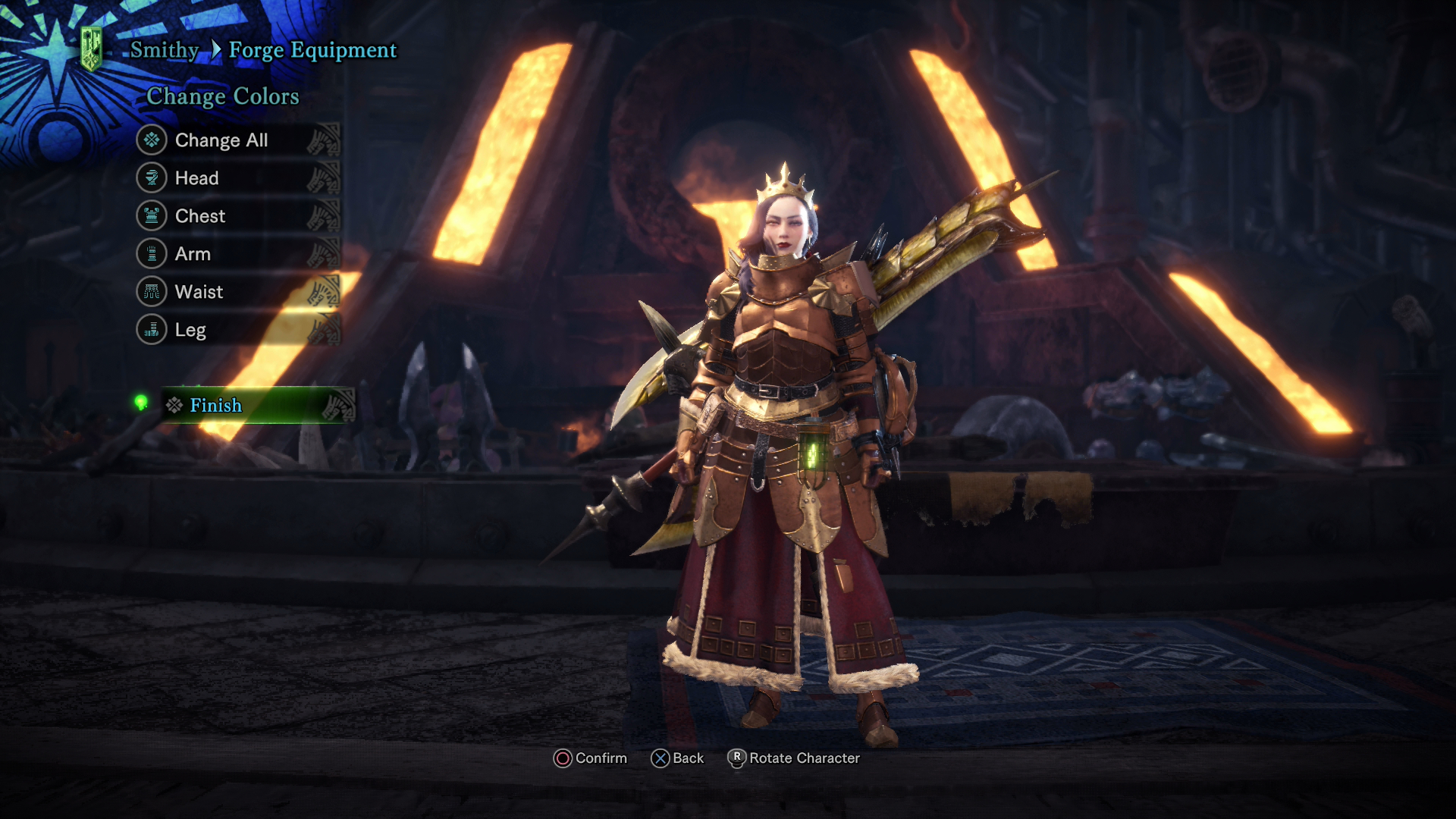Select the Leg armor piece icon
This screenshot has height=819, width=1456.
151,329
